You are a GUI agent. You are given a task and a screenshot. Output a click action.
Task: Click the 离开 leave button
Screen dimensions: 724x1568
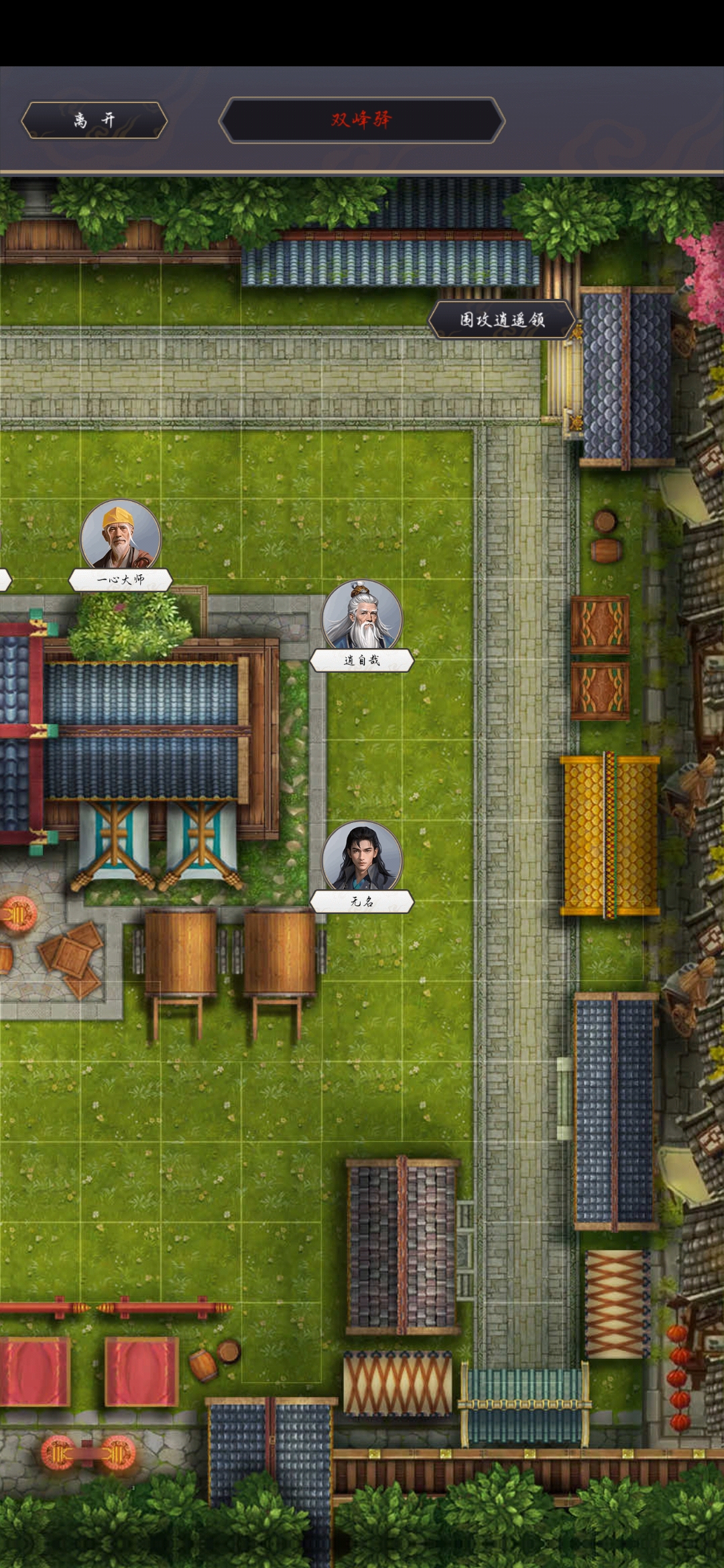[x=94, y=120]
